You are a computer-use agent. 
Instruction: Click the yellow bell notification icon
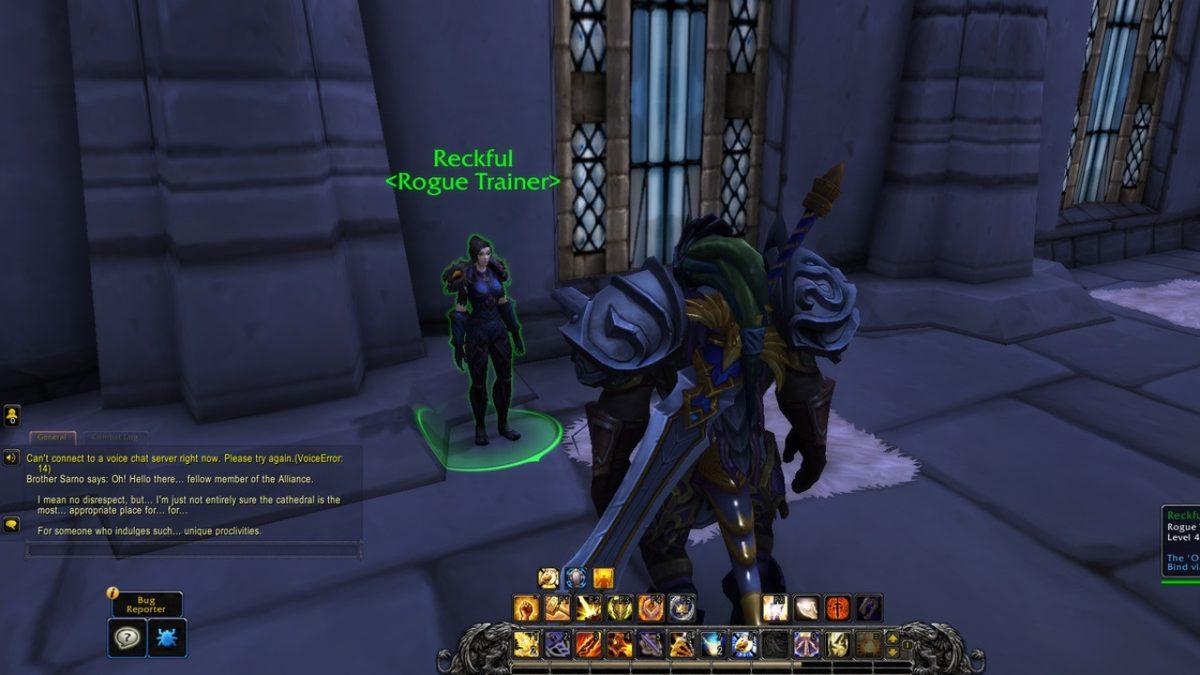click(12, 415)
